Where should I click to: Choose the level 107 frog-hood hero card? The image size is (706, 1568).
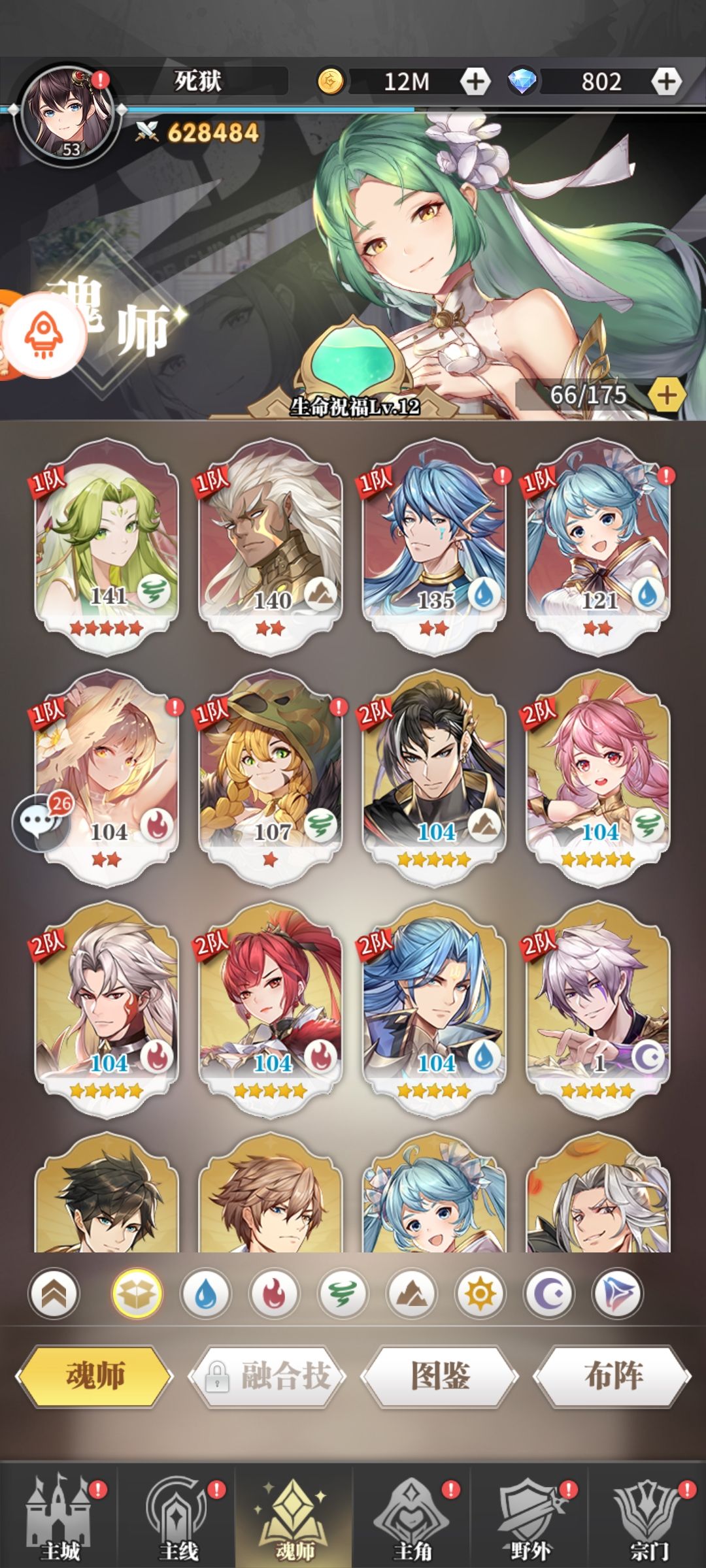click(x=271, y=777)
